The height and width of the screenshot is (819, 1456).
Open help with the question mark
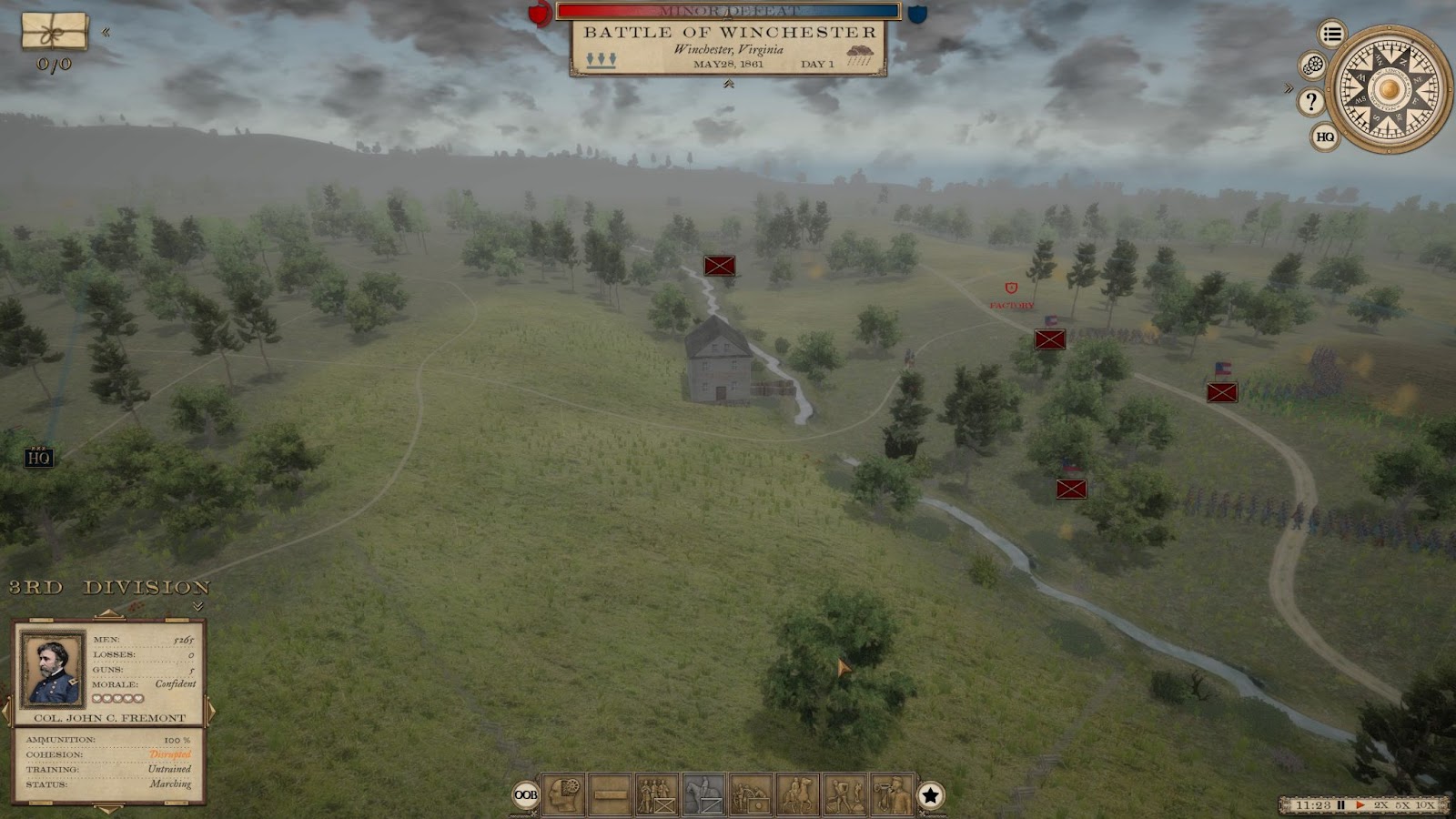[x=1310, y=101]
